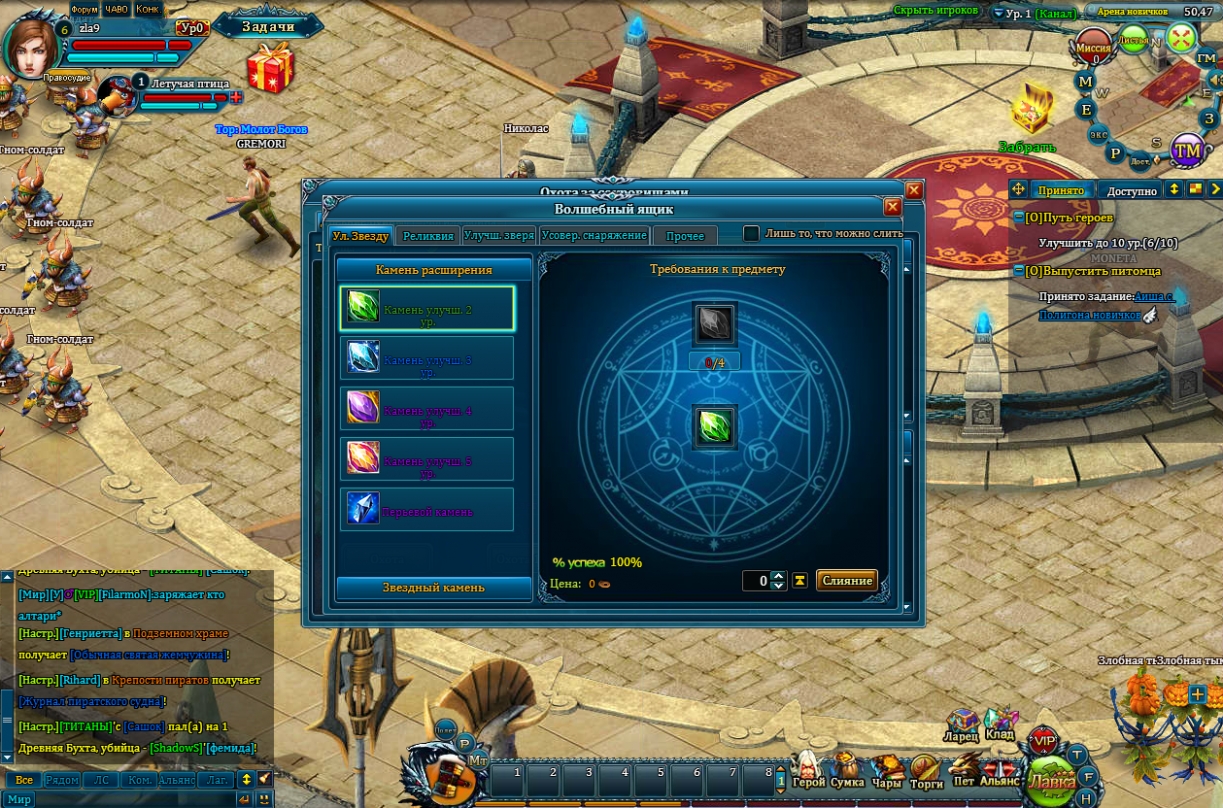Open the red gift box reward

pyautogui.click(x=270, y=68)
